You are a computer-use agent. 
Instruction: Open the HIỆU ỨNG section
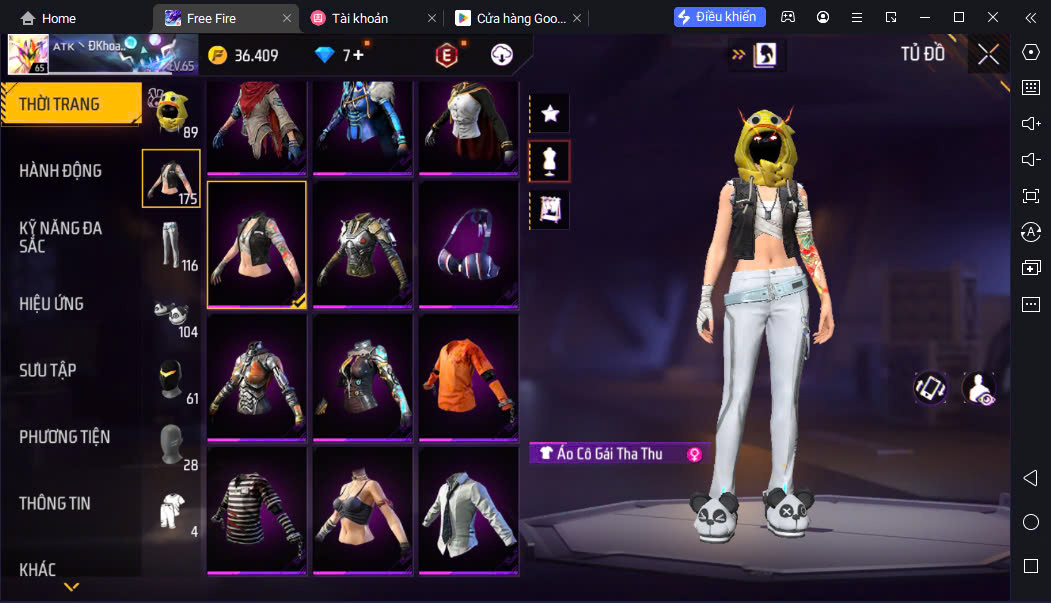click(x=52, y=304)
